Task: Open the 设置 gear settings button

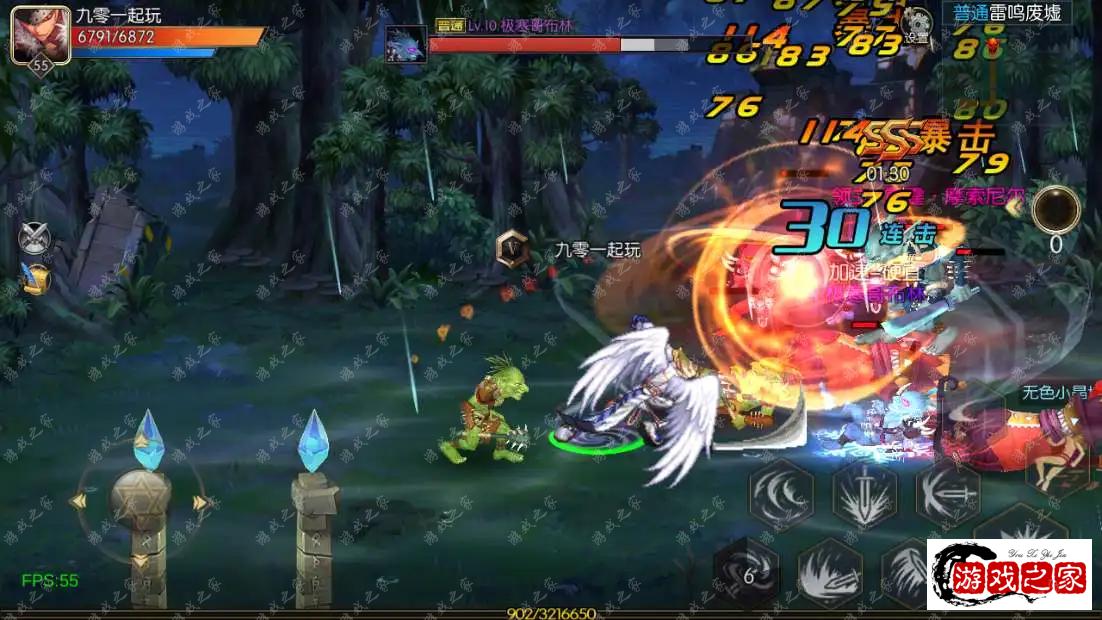Action: 915,23
